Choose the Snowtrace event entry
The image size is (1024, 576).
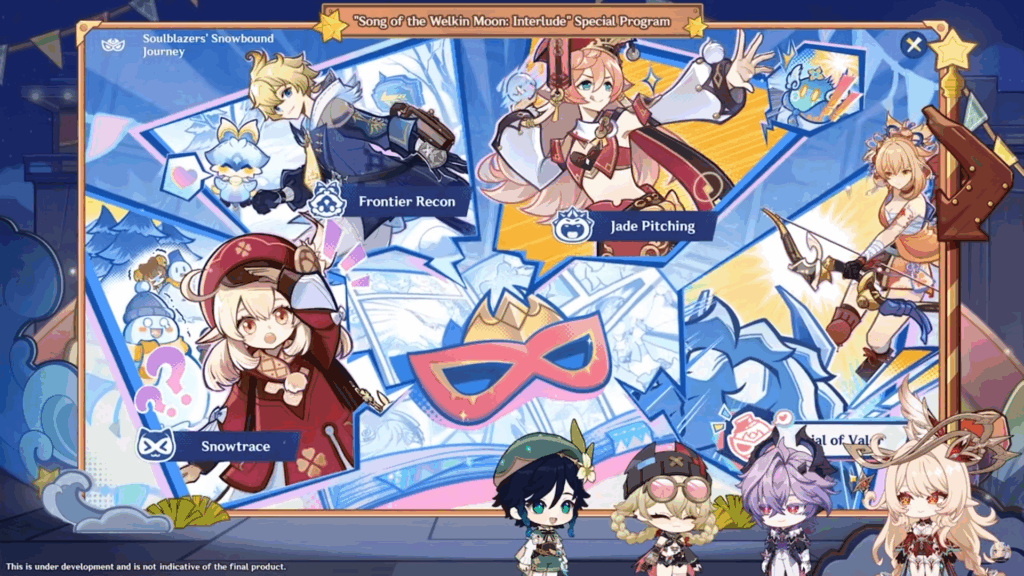coord(222,446)
